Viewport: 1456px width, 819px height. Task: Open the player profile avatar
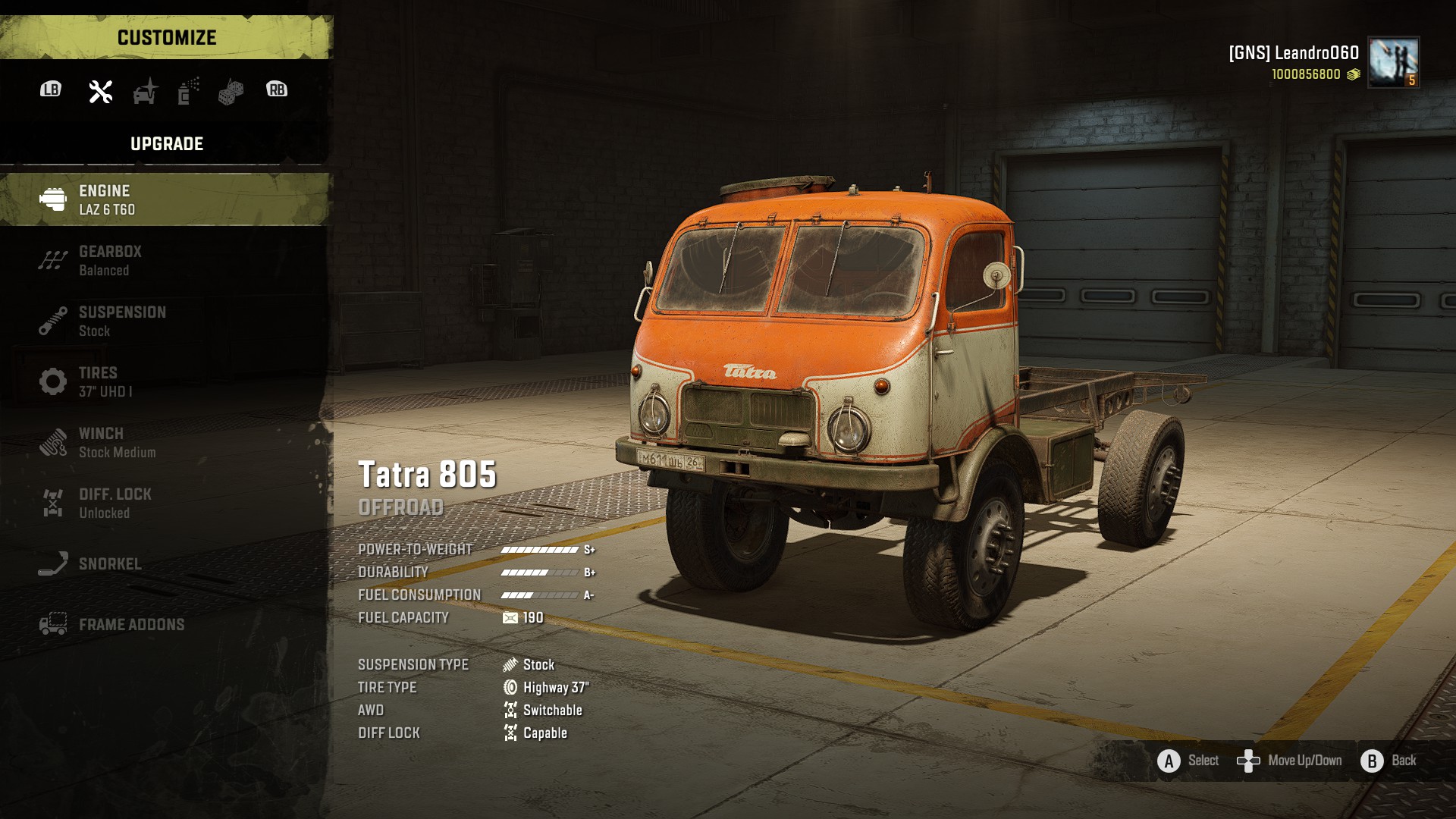click(x=1393, y=62)
